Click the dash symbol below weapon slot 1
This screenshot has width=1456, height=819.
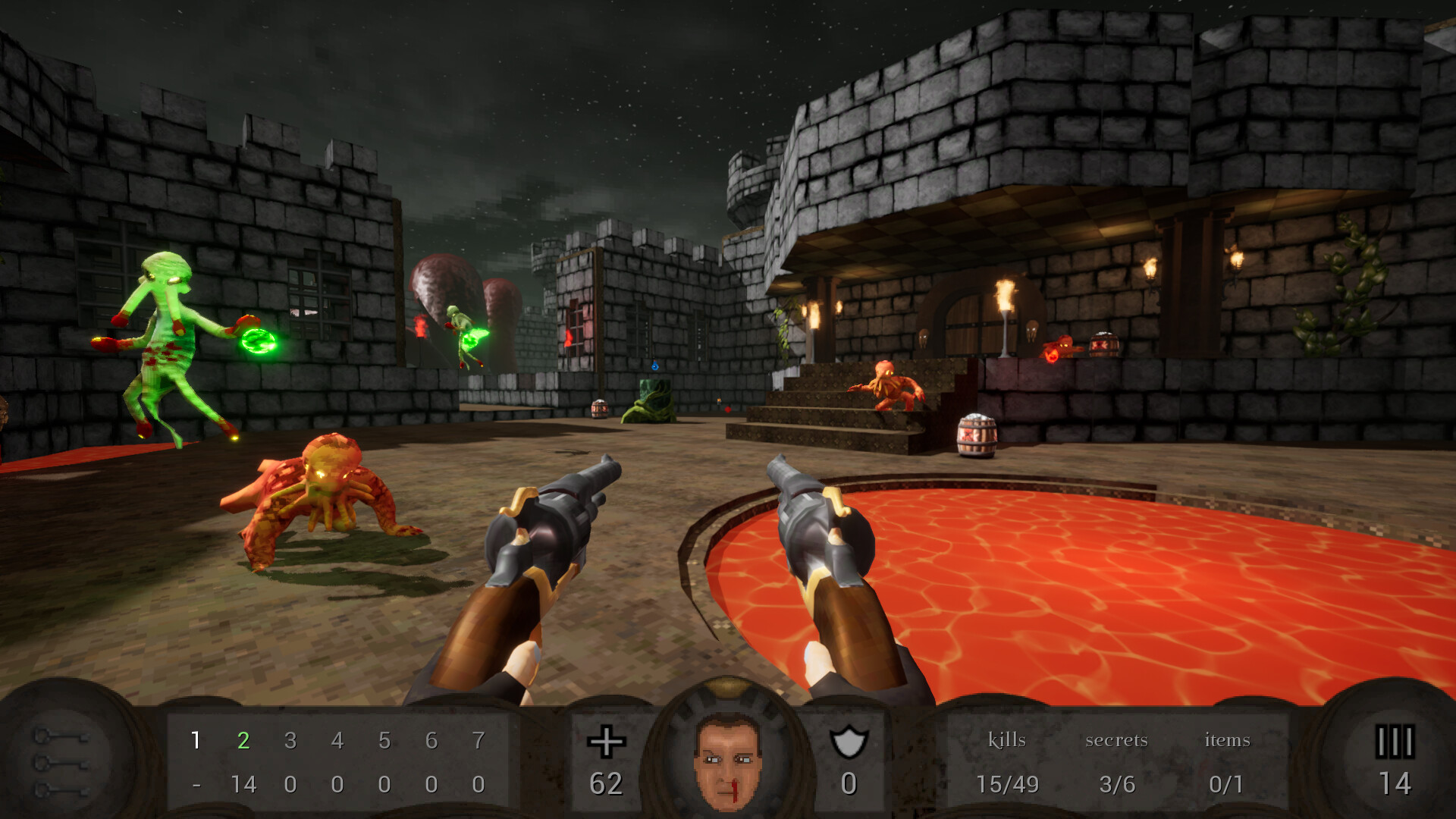coord(196,786)
